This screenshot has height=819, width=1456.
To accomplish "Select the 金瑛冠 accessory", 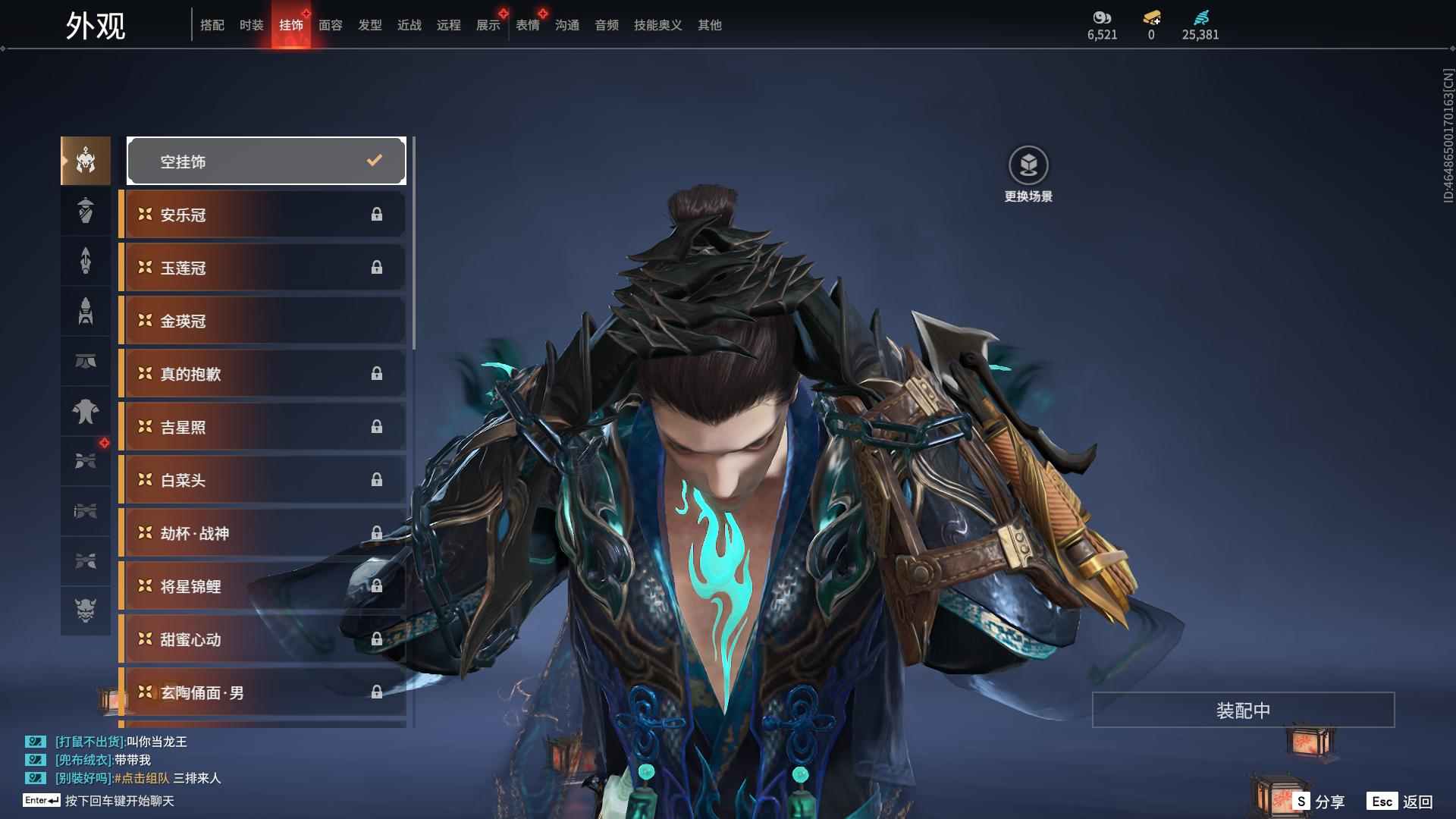I will (x=262, y=321).
